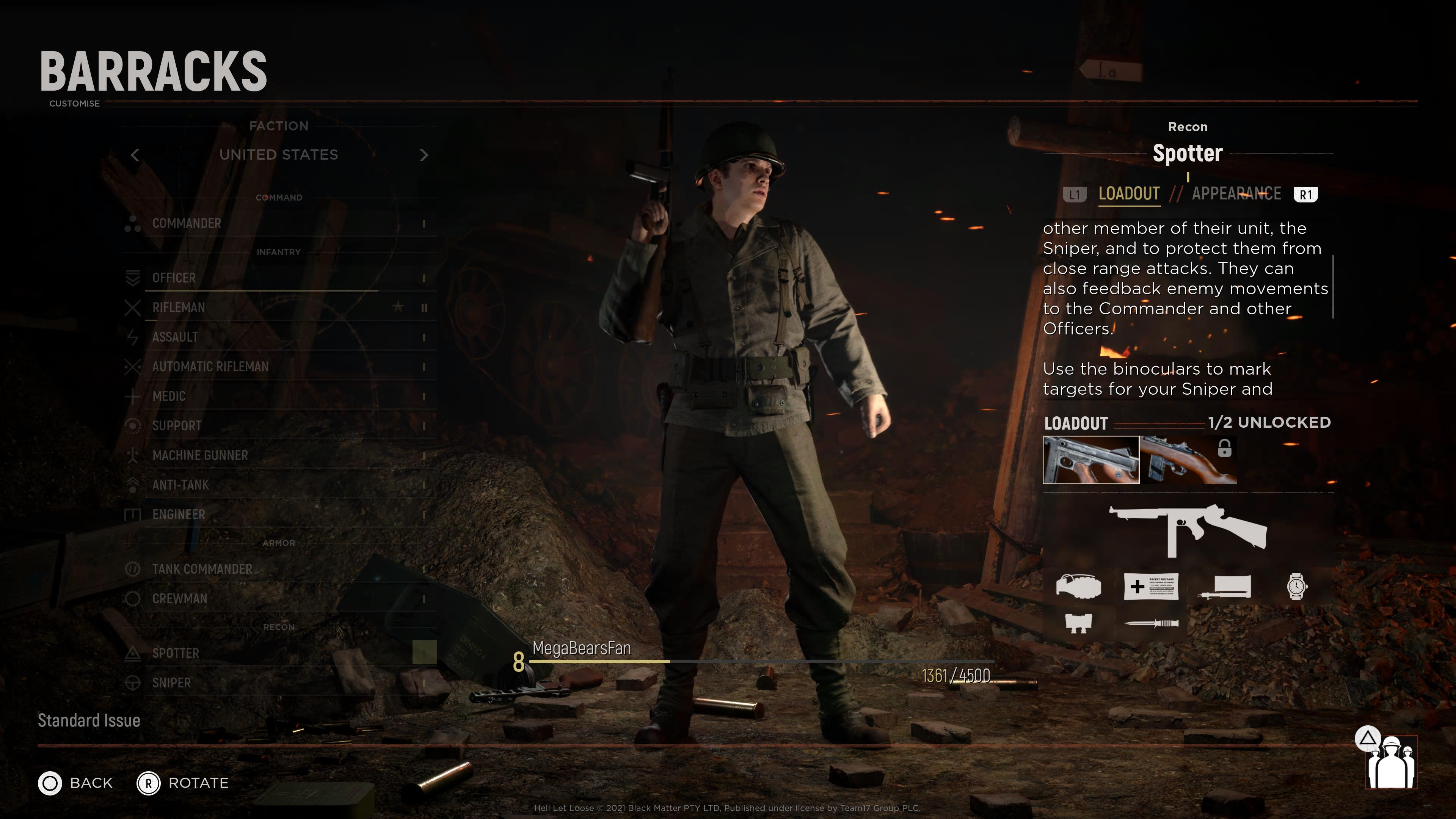The width and height of the screenshot is (1456, 819).
Task: Switch to the previous faction with left arrow
Action: [x=135, y=155]
